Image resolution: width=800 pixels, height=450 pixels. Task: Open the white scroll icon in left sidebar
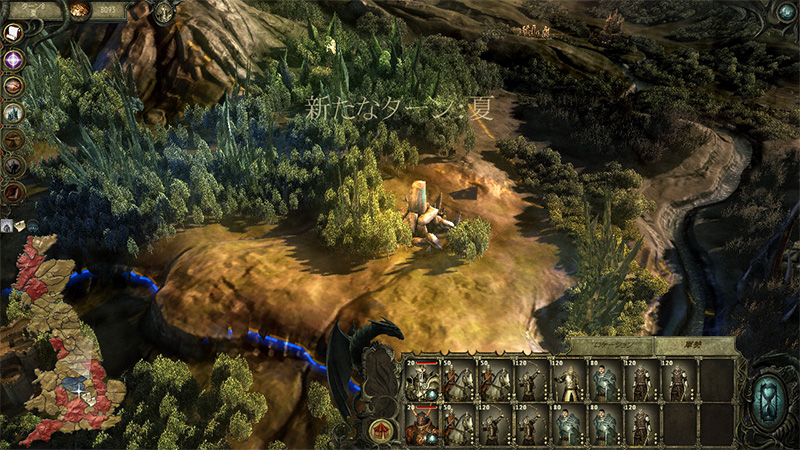point(14,33)
